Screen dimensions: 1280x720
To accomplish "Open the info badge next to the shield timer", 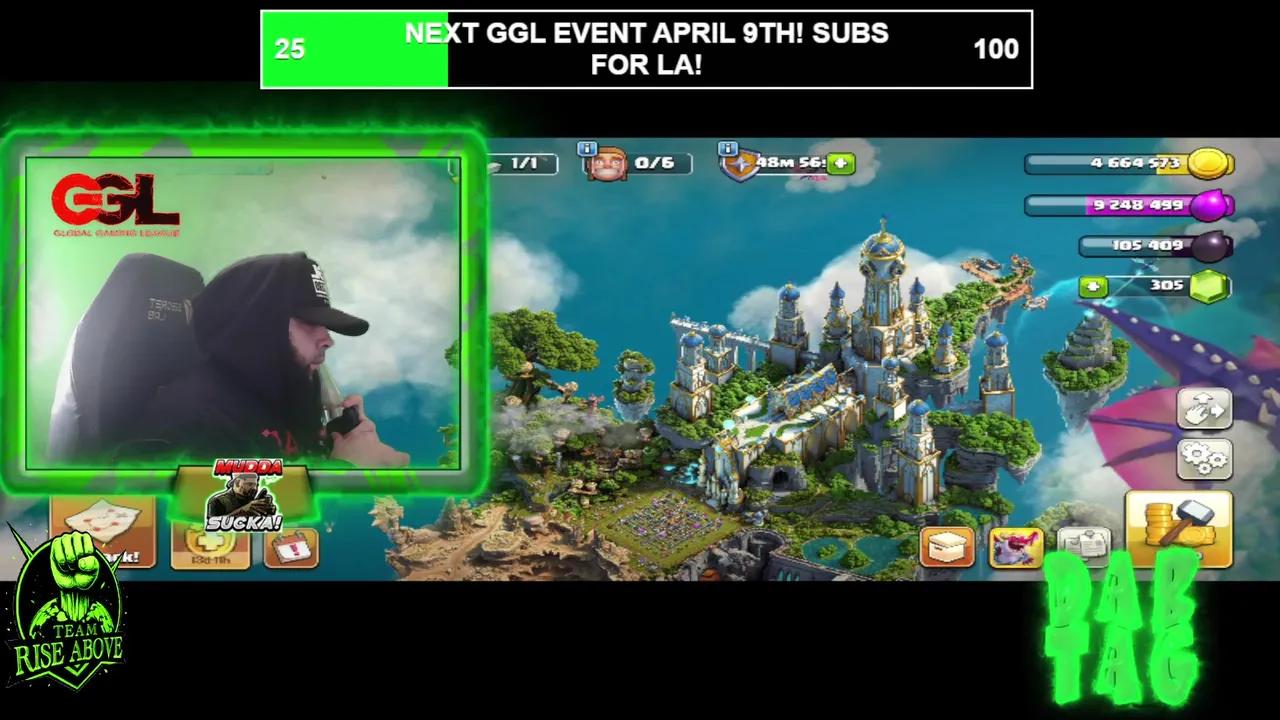I will (x=727, y=147).
